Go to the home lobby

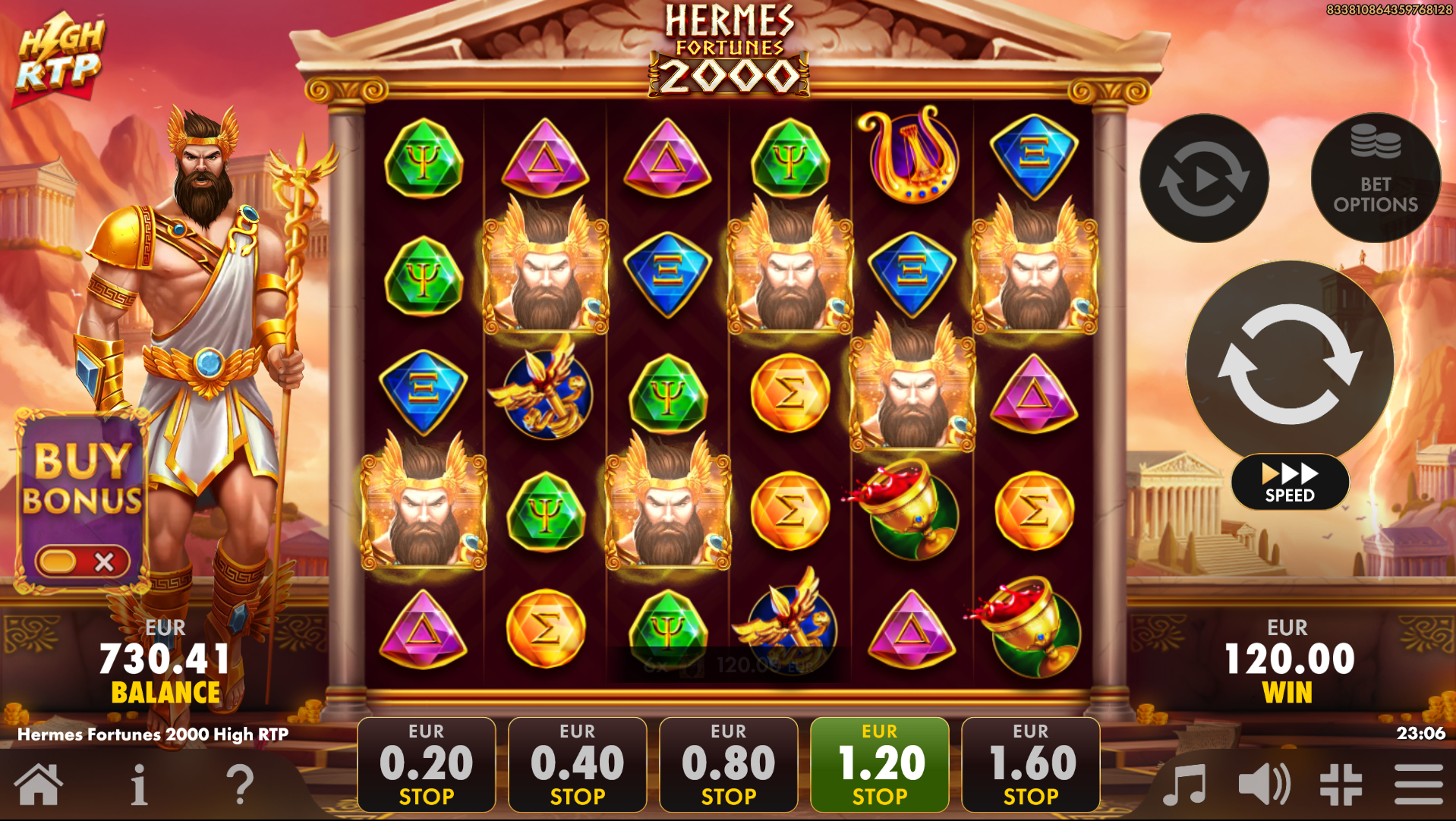(38, 785)
